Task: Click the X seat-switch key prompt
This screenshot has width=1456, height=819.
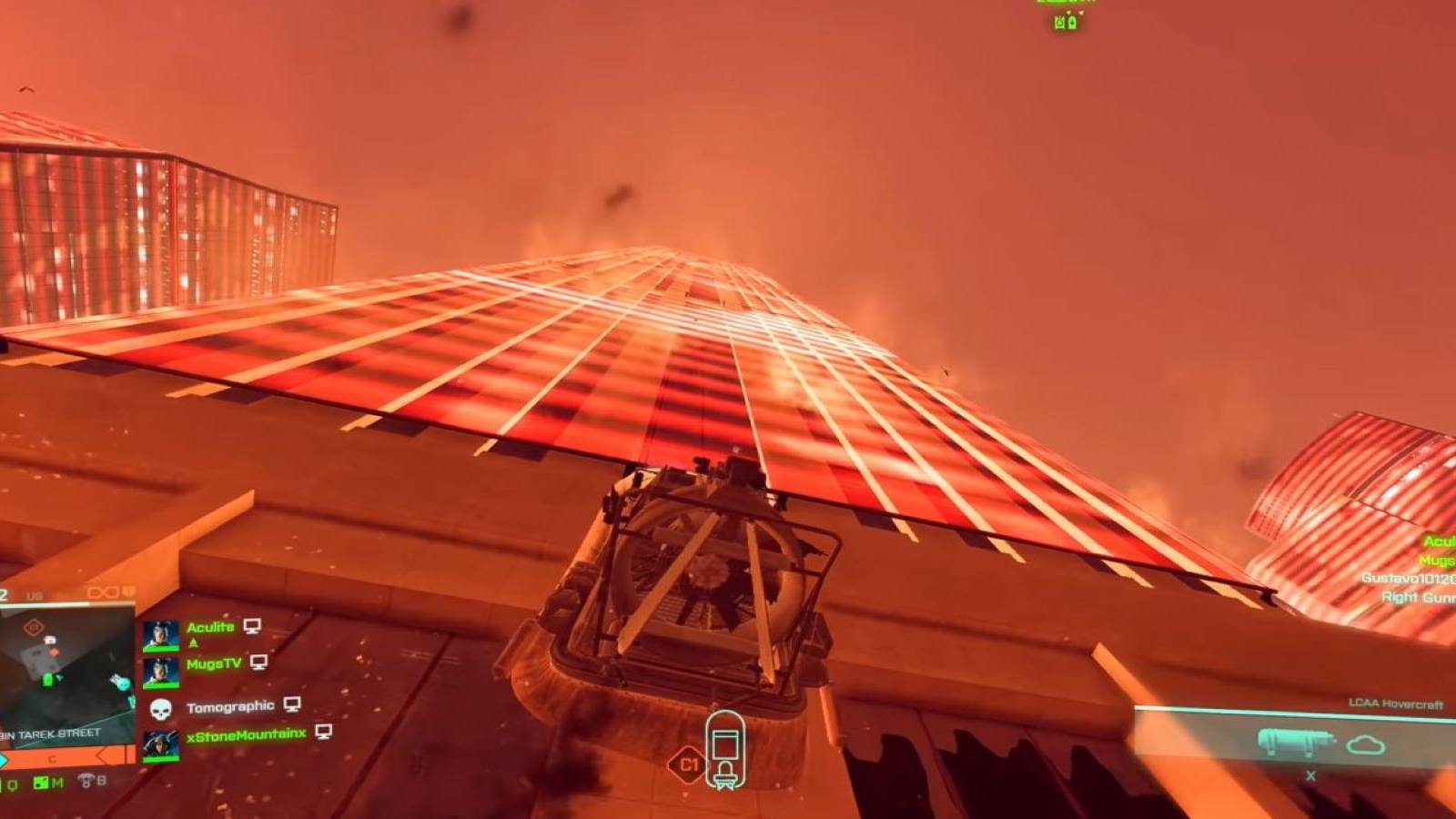Action: (1310, 775)
